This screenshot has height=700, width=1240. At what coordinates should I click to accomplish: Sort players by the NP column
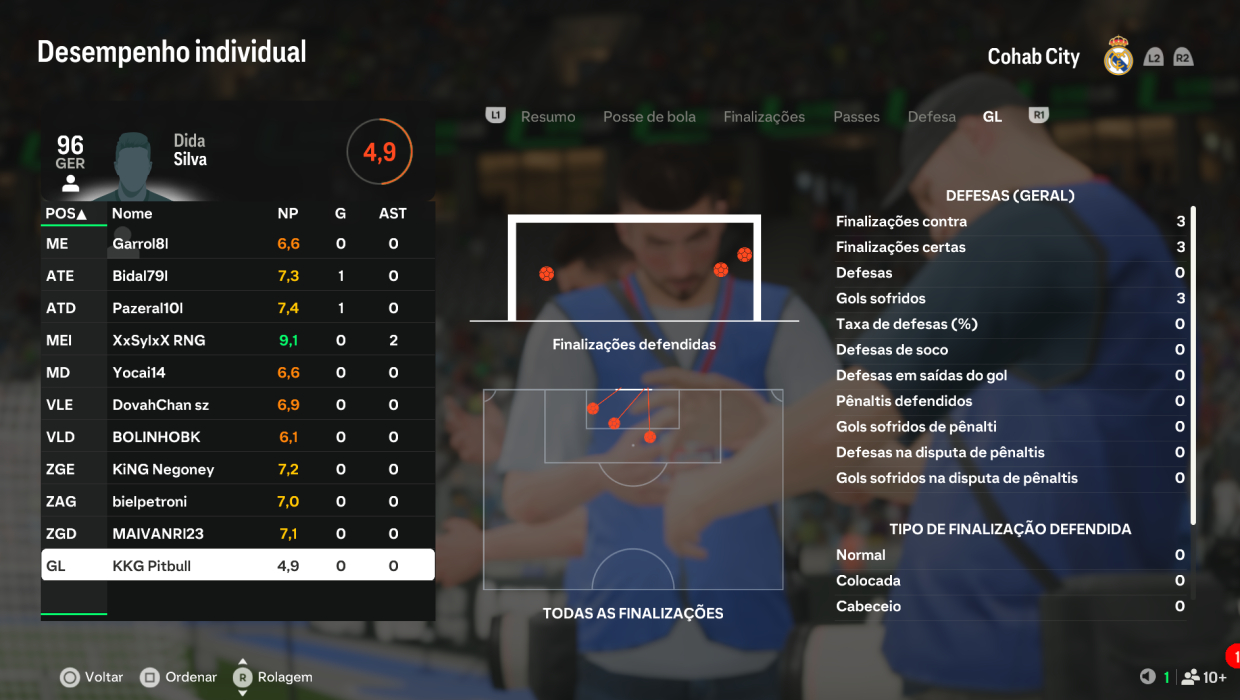pos(288,213)
